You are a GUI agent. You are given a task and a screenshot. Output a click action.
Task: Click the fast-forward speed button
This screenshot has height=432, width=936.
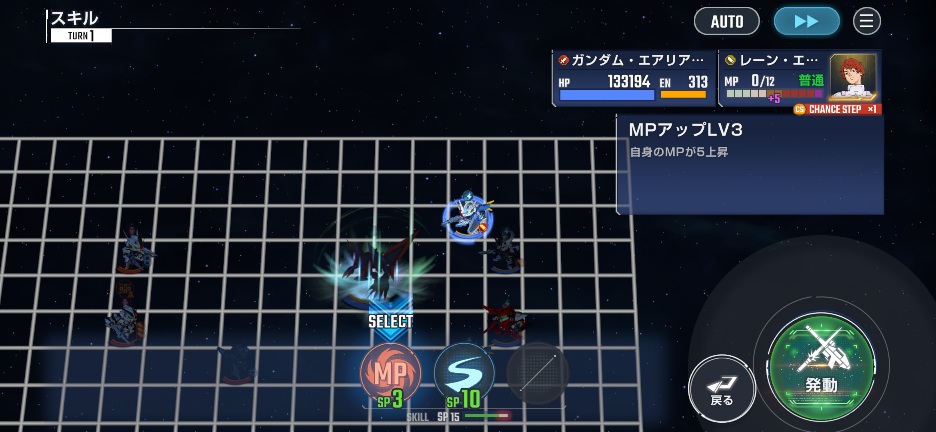[806, 21]
